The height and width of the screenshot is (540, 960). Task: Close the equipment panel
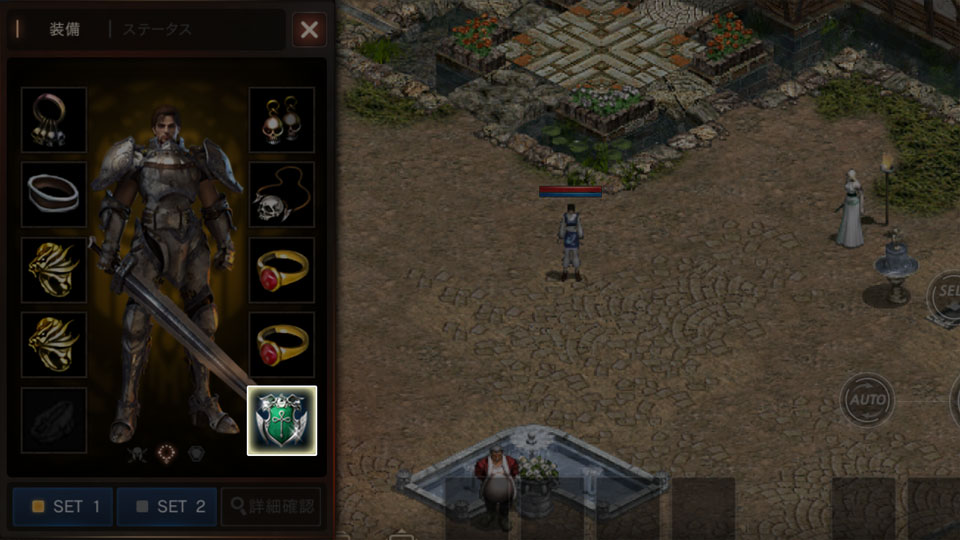309,30
